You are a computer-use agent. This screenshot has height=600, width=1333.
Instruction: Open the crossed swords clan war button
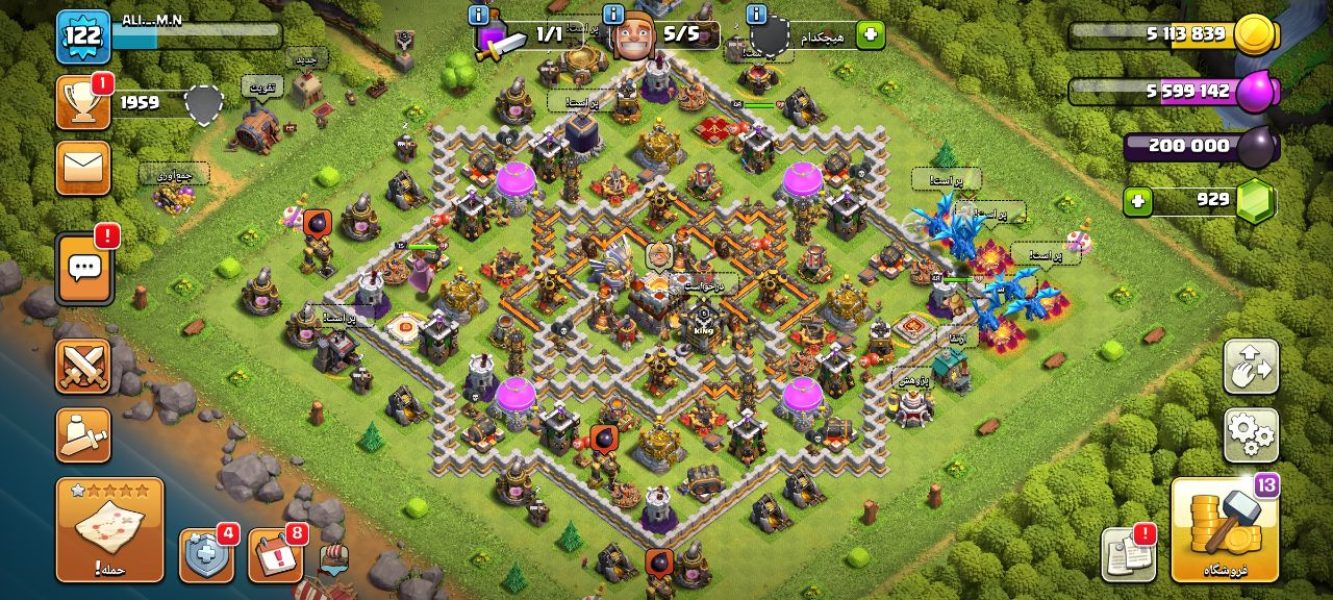tap(83, 366)
